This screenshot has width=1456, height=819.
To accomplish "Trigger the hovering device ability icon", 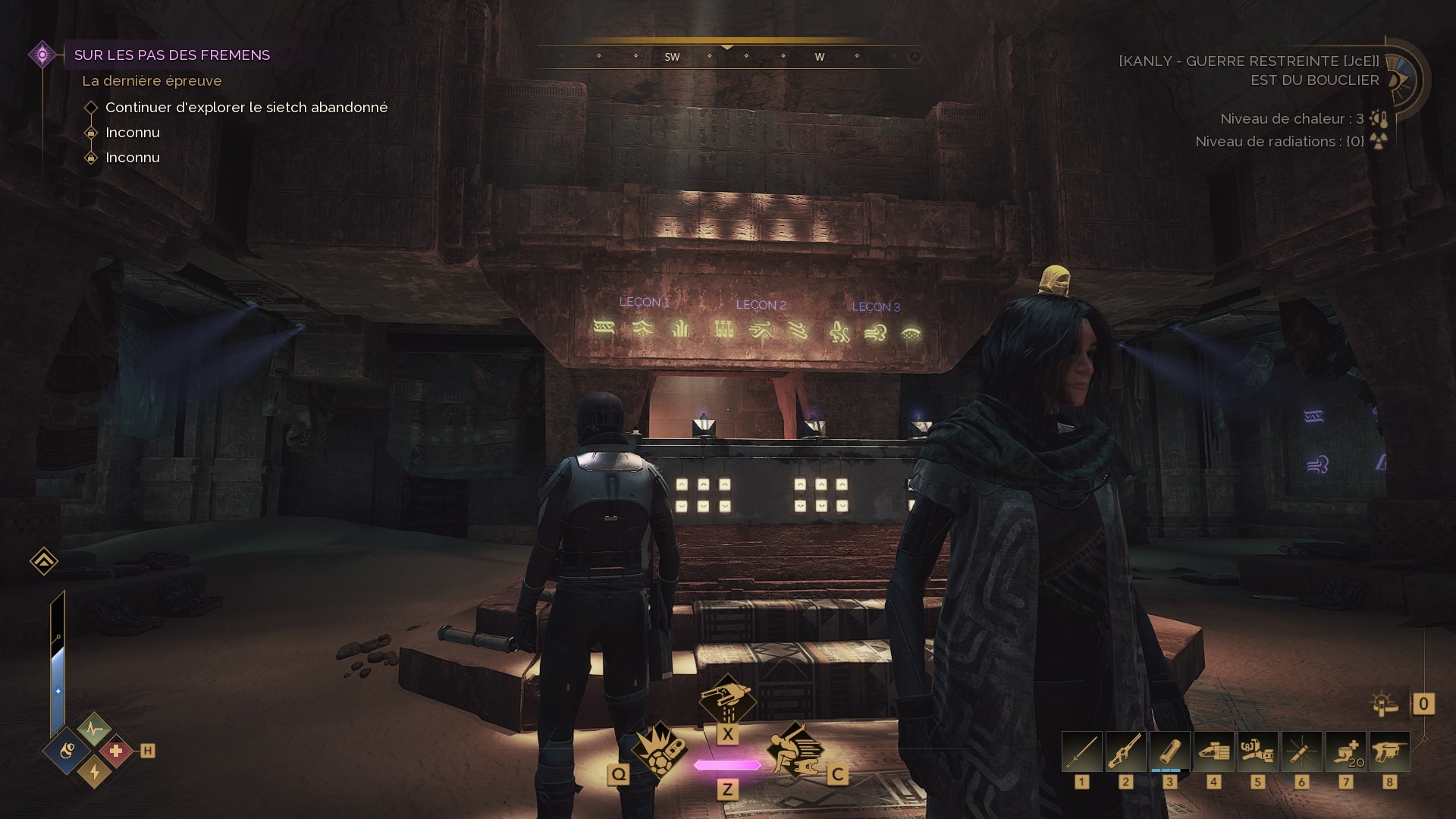I will coord(727,699).
